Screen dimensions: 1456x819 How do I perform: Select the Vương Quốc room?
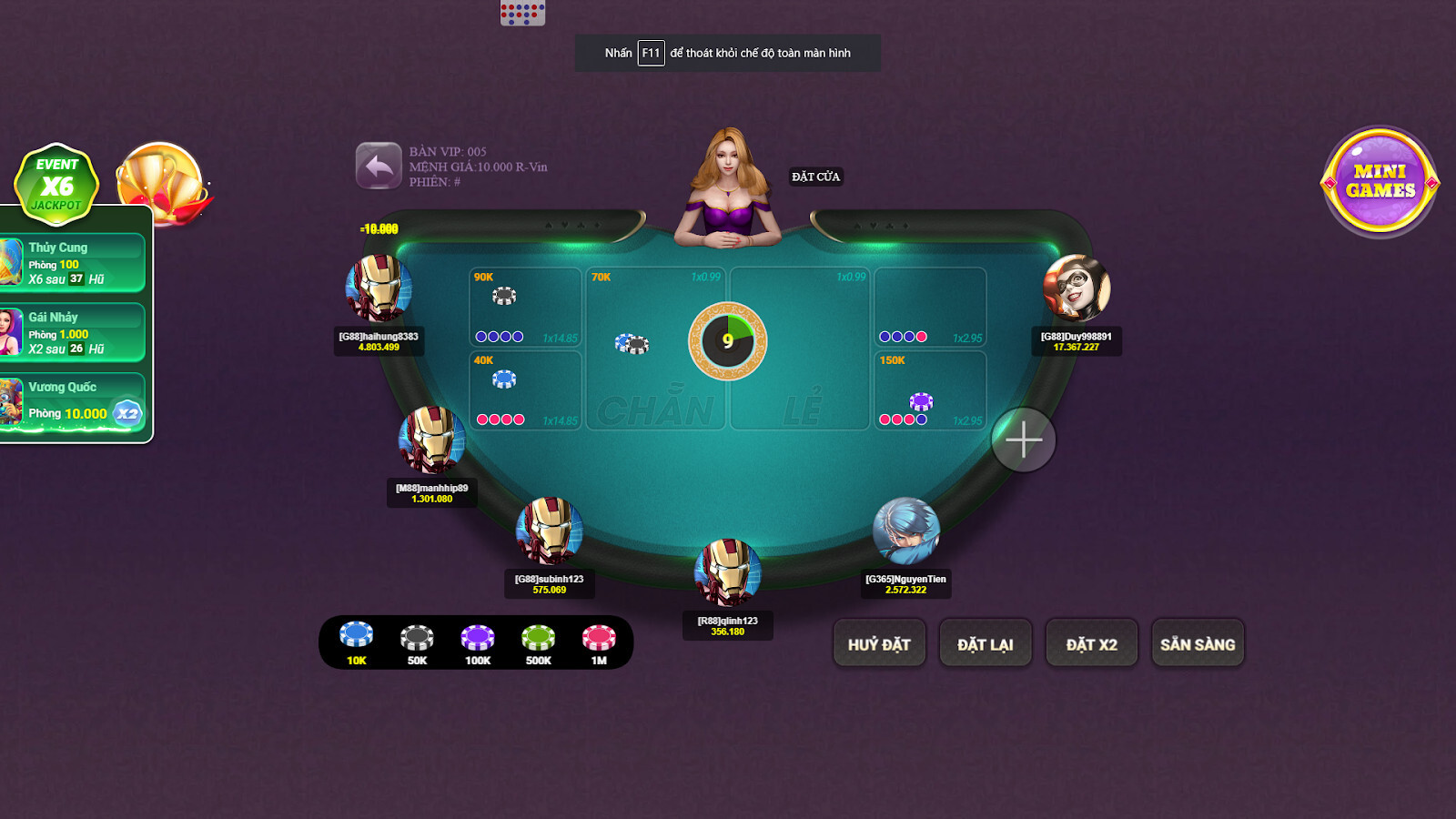tap(73, 400)
